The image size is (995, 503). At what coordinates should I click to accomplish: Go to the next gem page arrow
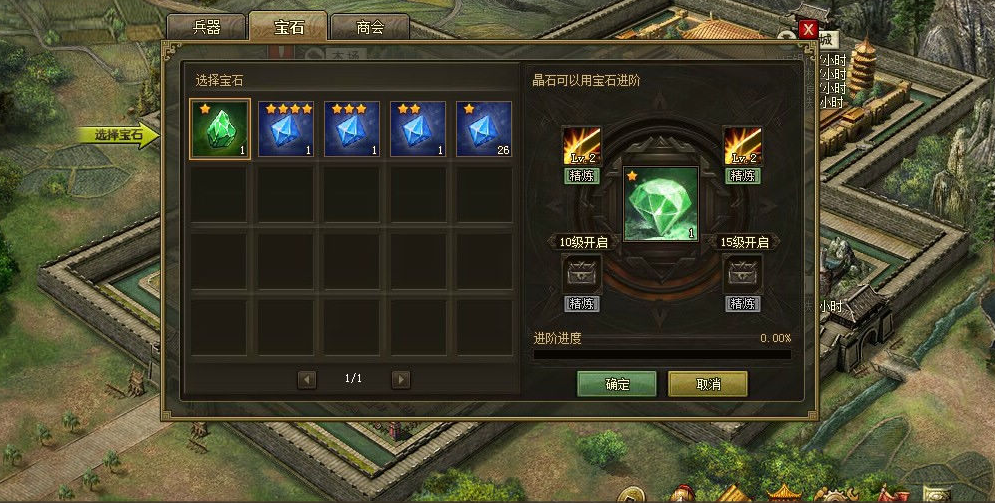point(401,379)
